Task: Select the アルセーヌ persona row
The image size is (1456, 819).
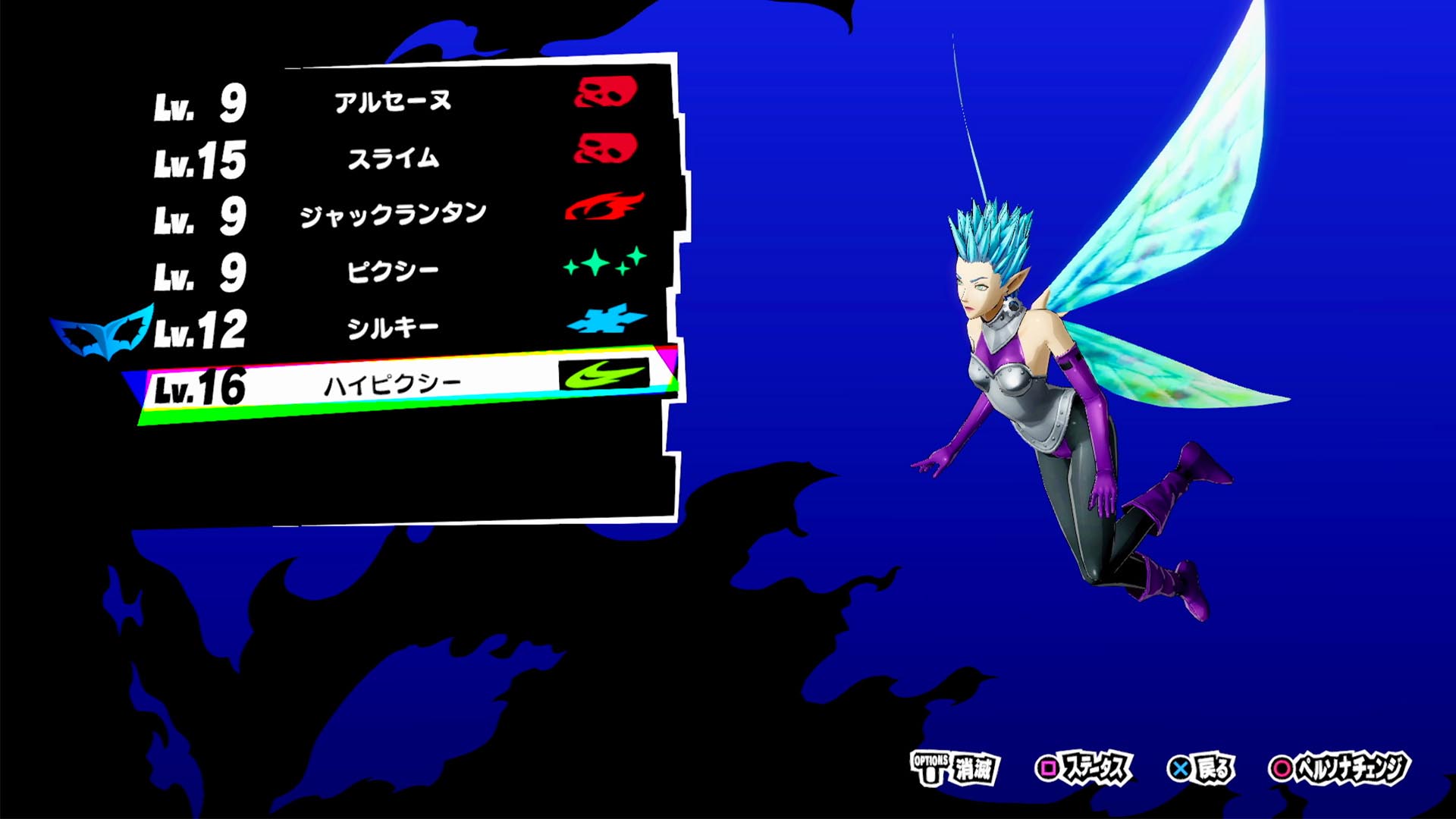Action: (x=393, y=102)
